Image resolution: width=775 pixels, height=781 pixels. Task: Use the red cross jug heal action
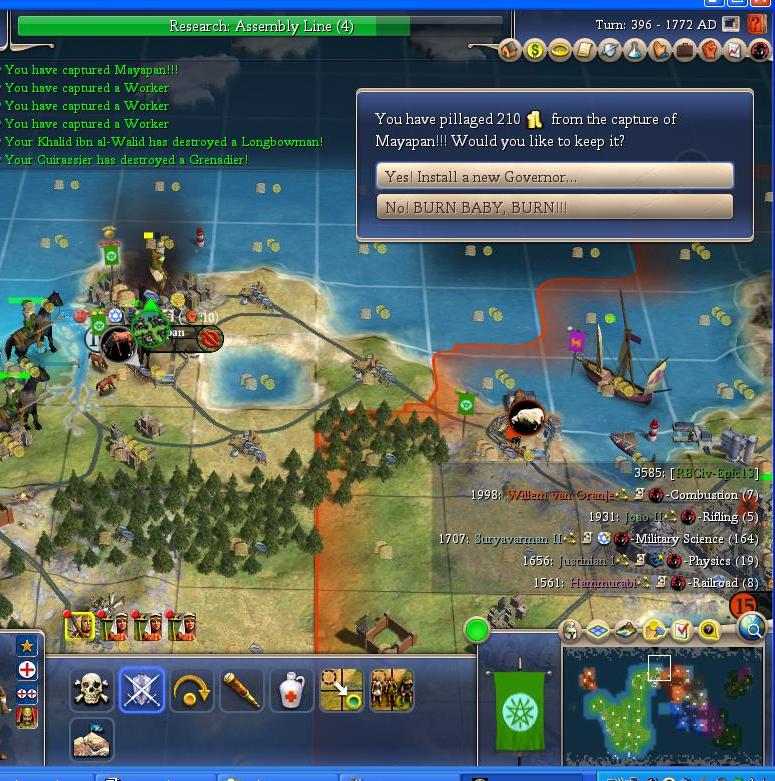point(291,689)
